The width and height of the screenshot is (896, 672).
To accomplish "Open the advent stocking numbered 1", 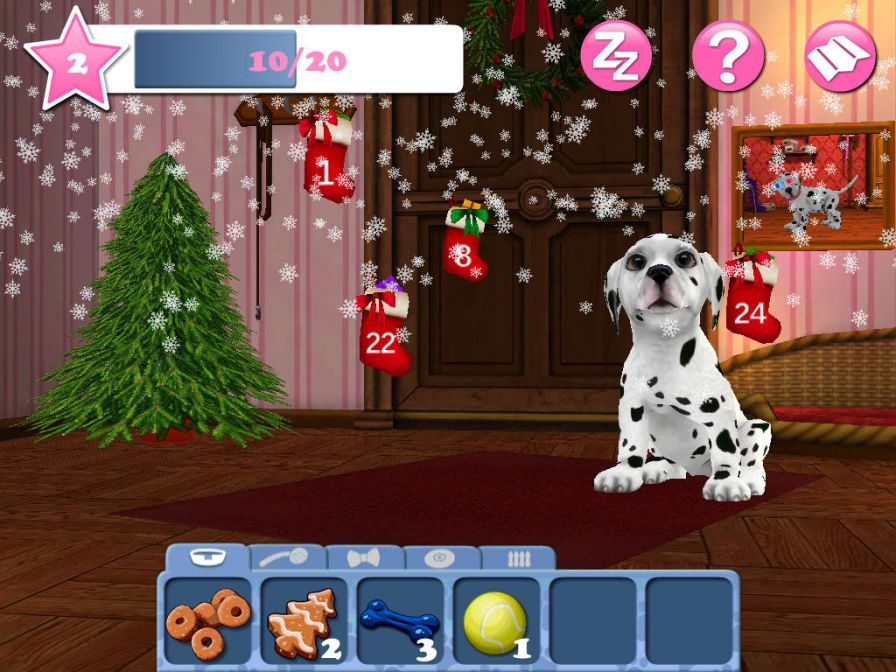I will [x=327, y=158].
